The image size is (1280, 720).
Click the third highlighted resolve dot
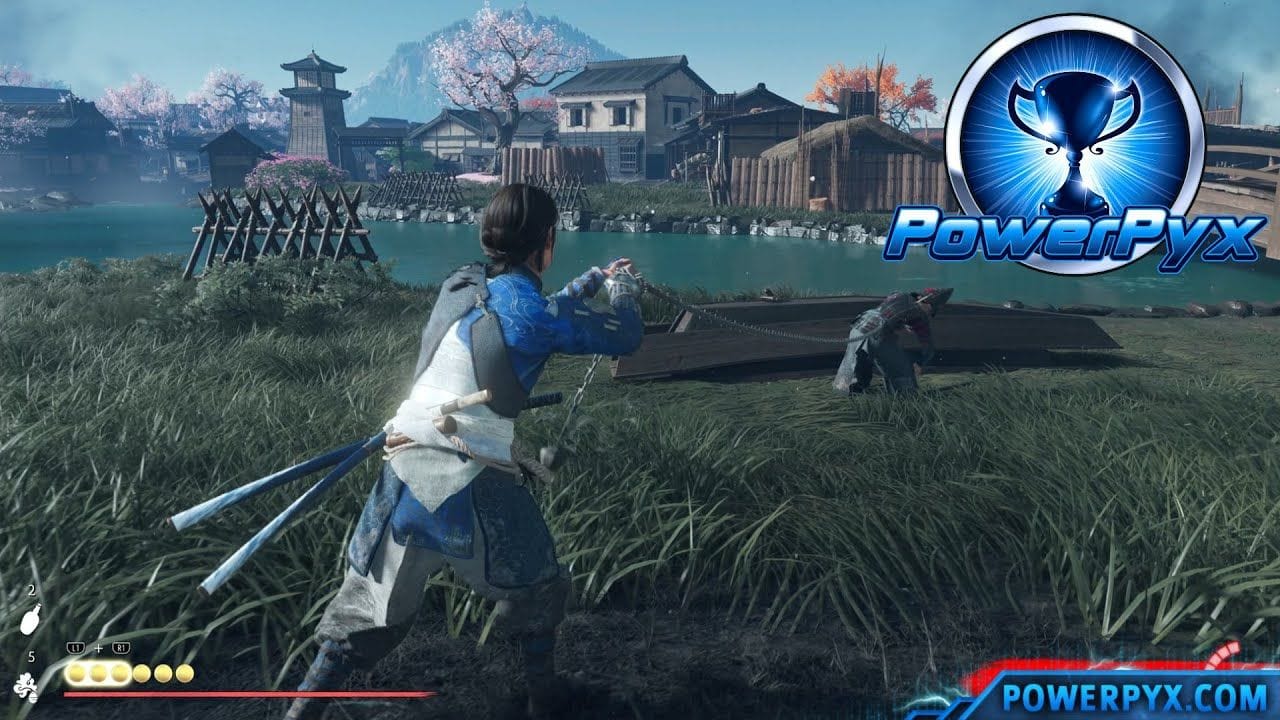[x=120, y=673]
